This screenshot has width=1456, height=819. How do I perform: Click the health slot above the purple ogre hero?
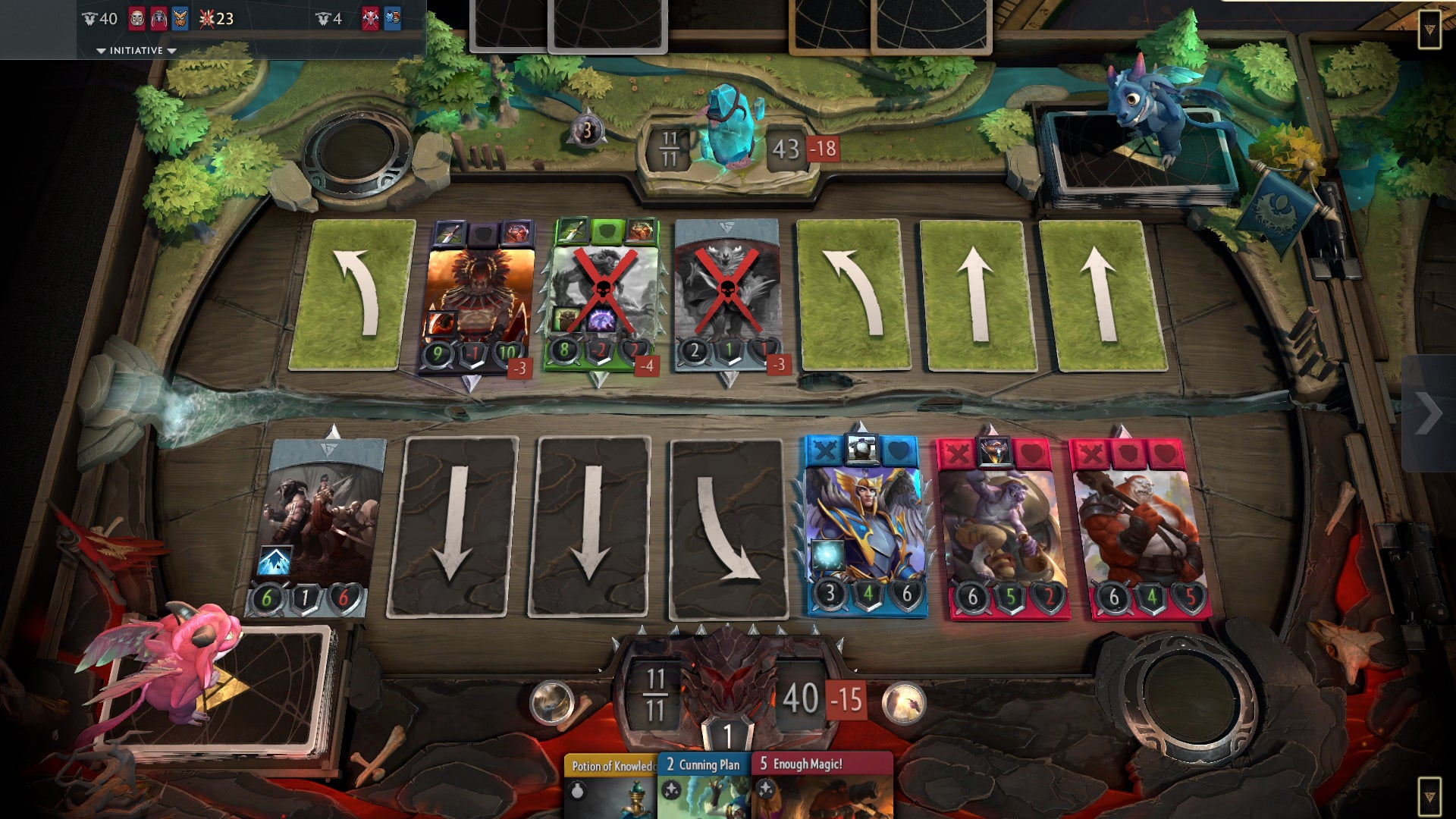pos(1033,451)
